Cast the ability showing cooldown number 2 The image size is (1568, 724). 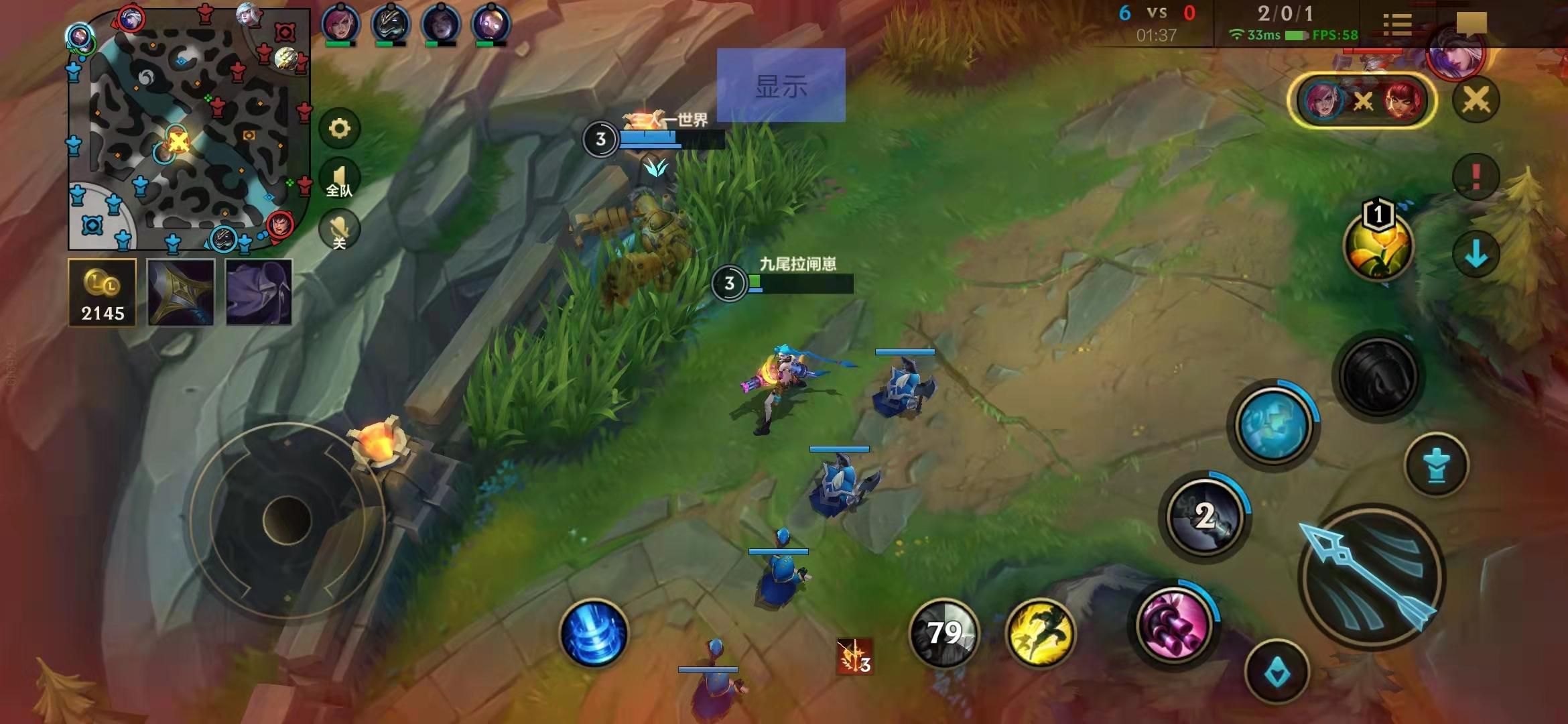[1205, 516]
